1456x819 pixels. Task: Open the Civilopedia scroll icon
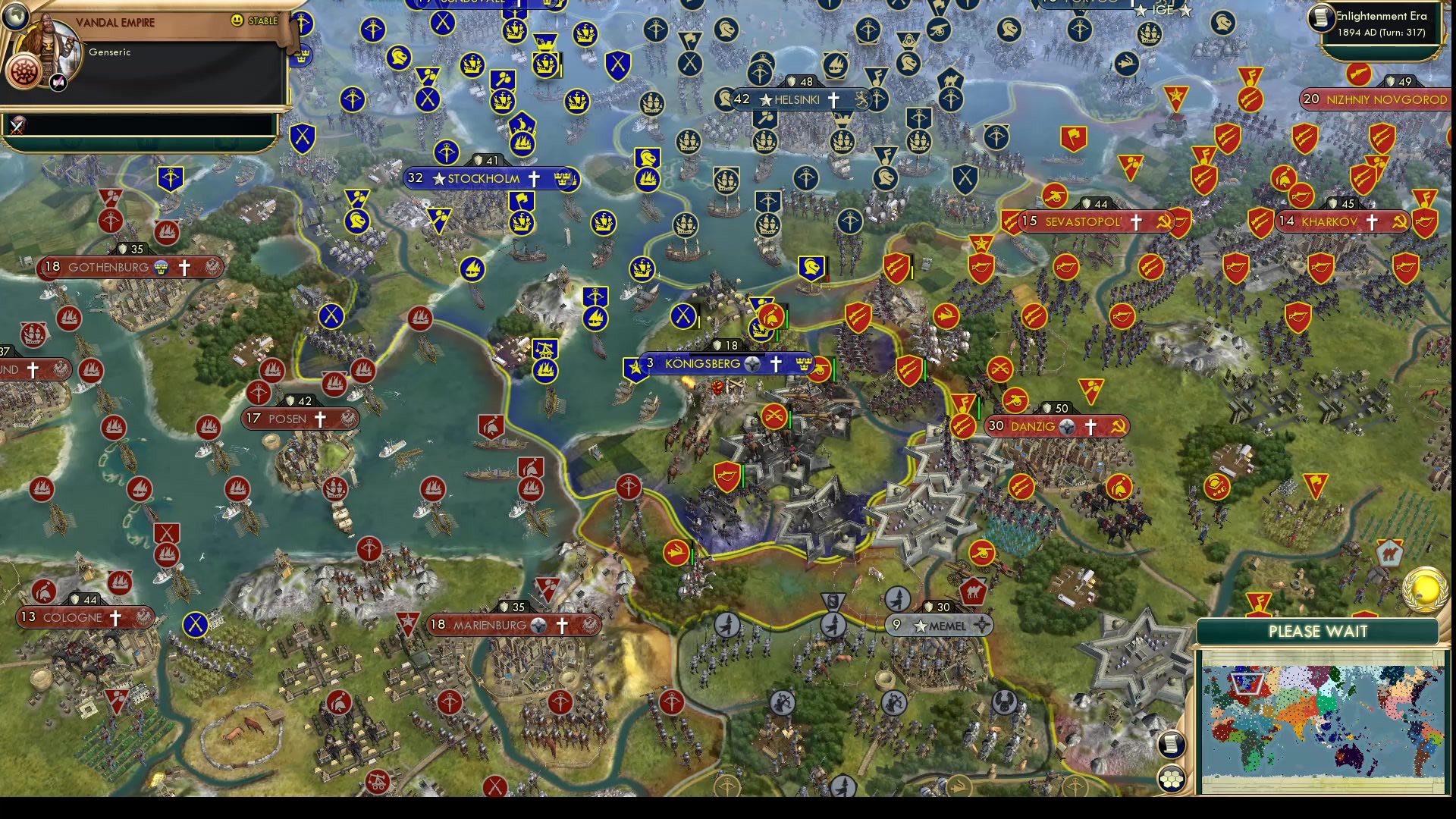pos(1171,745)
